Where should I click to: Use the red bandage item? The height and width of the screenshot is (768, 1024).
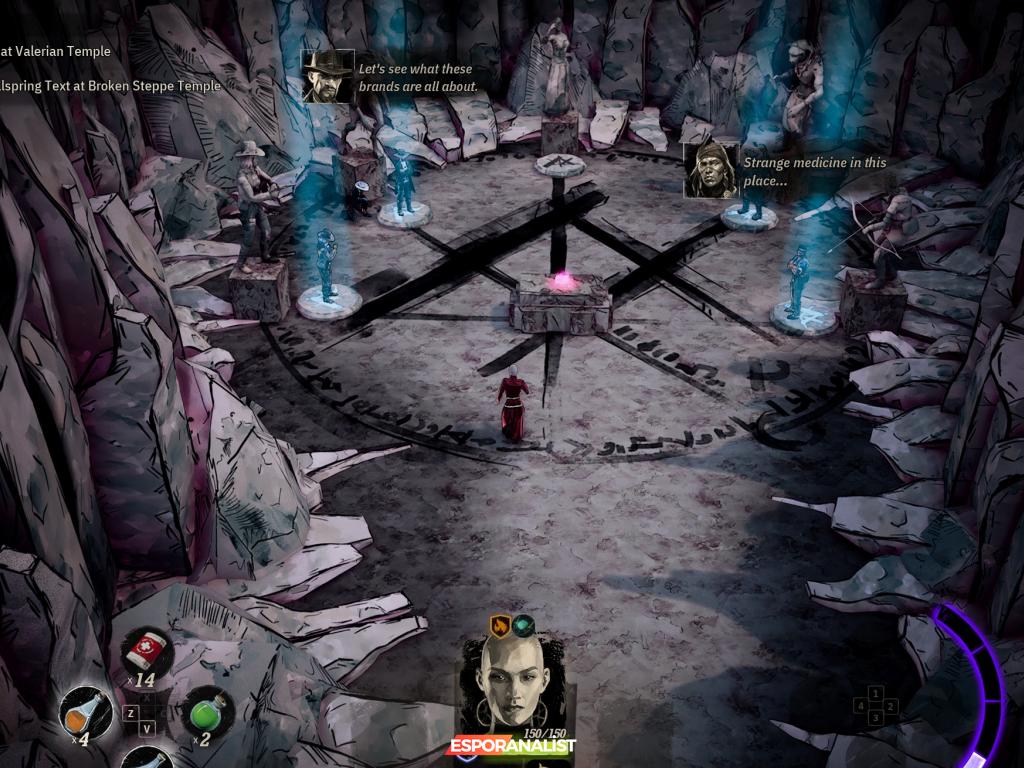(x=148, y=652)
